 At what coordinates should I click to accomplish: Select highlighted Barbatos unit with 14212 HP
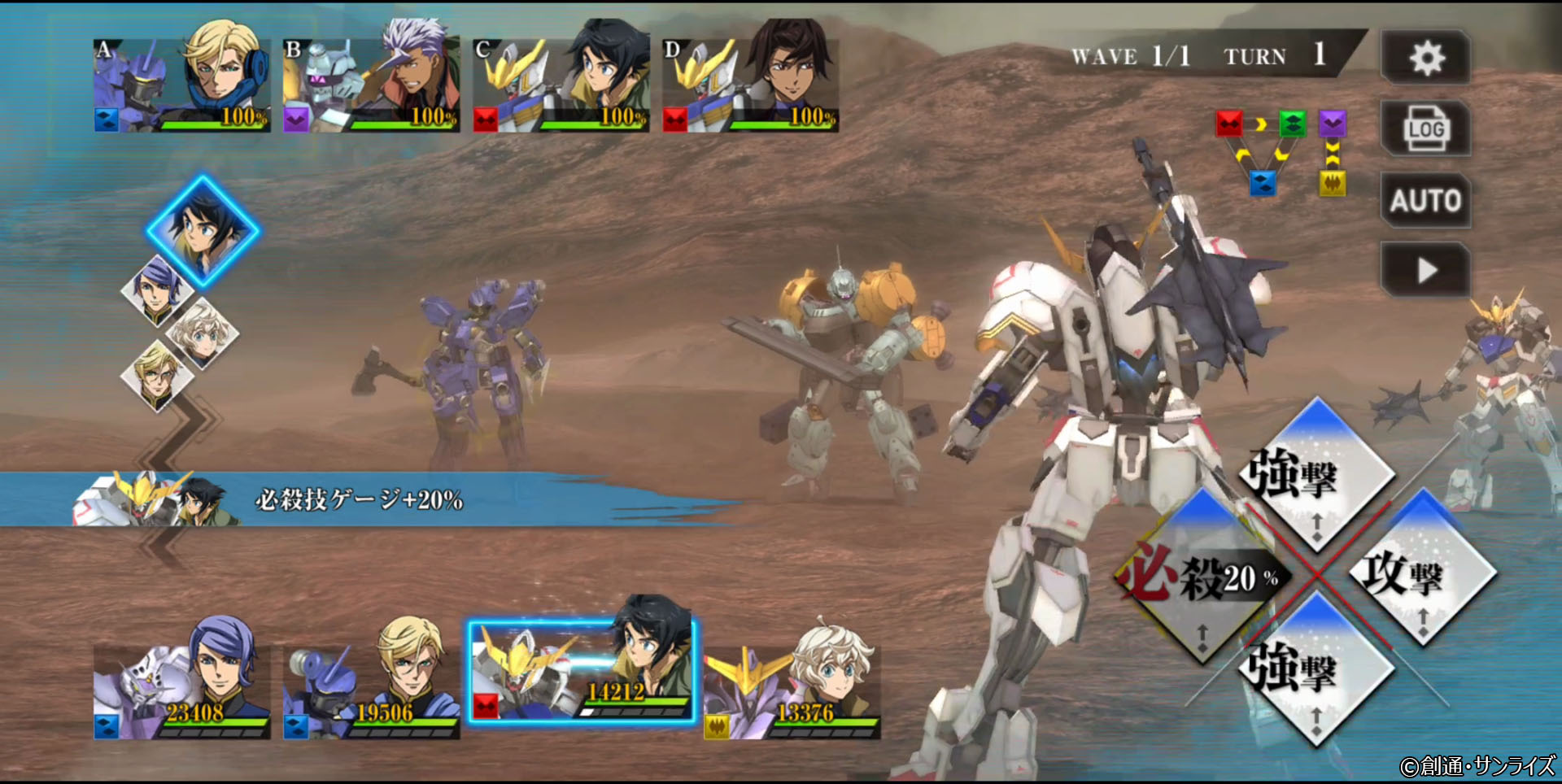[x=581, y=671]
